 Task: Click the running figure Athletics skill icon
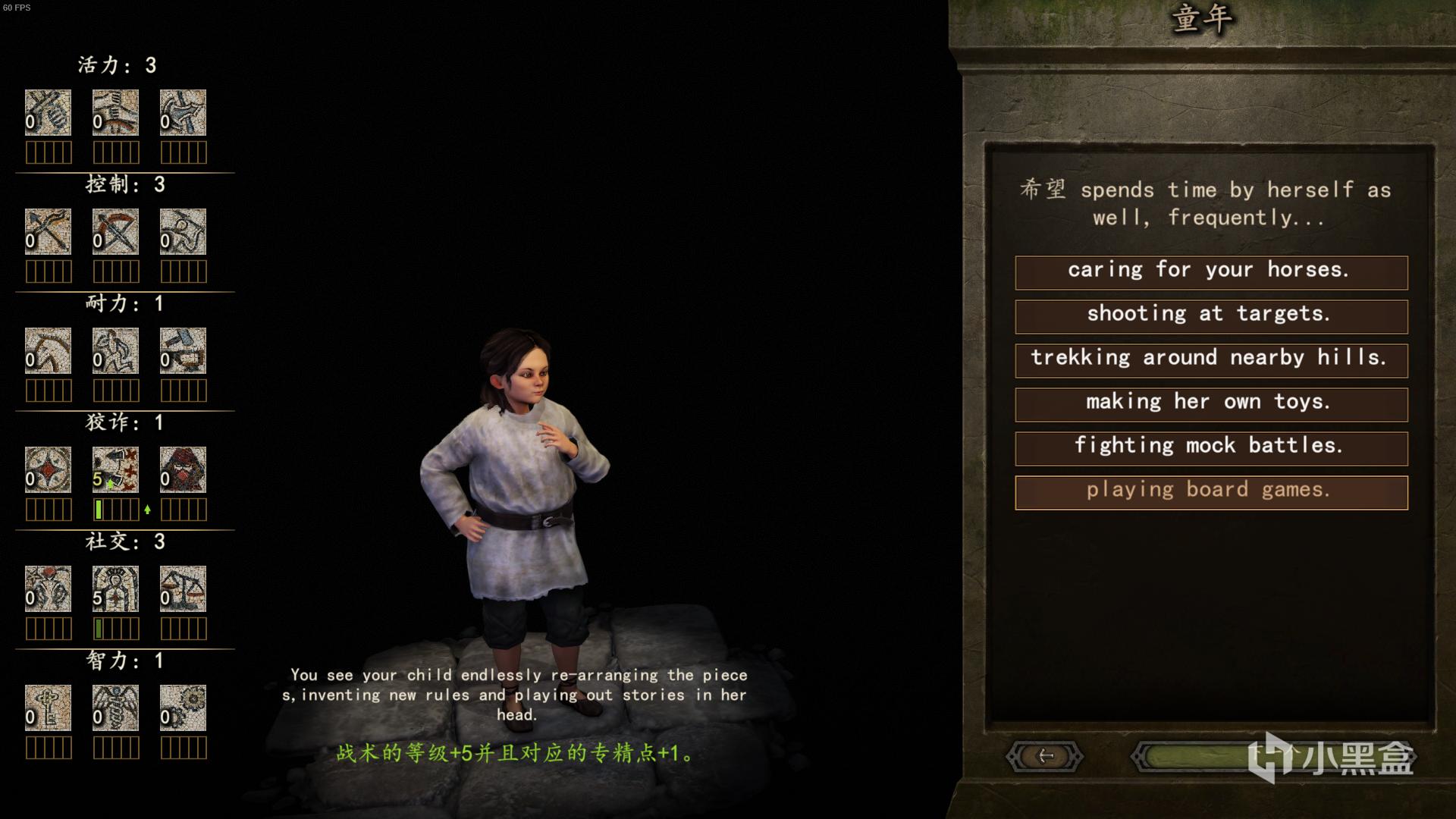(115, 350)
